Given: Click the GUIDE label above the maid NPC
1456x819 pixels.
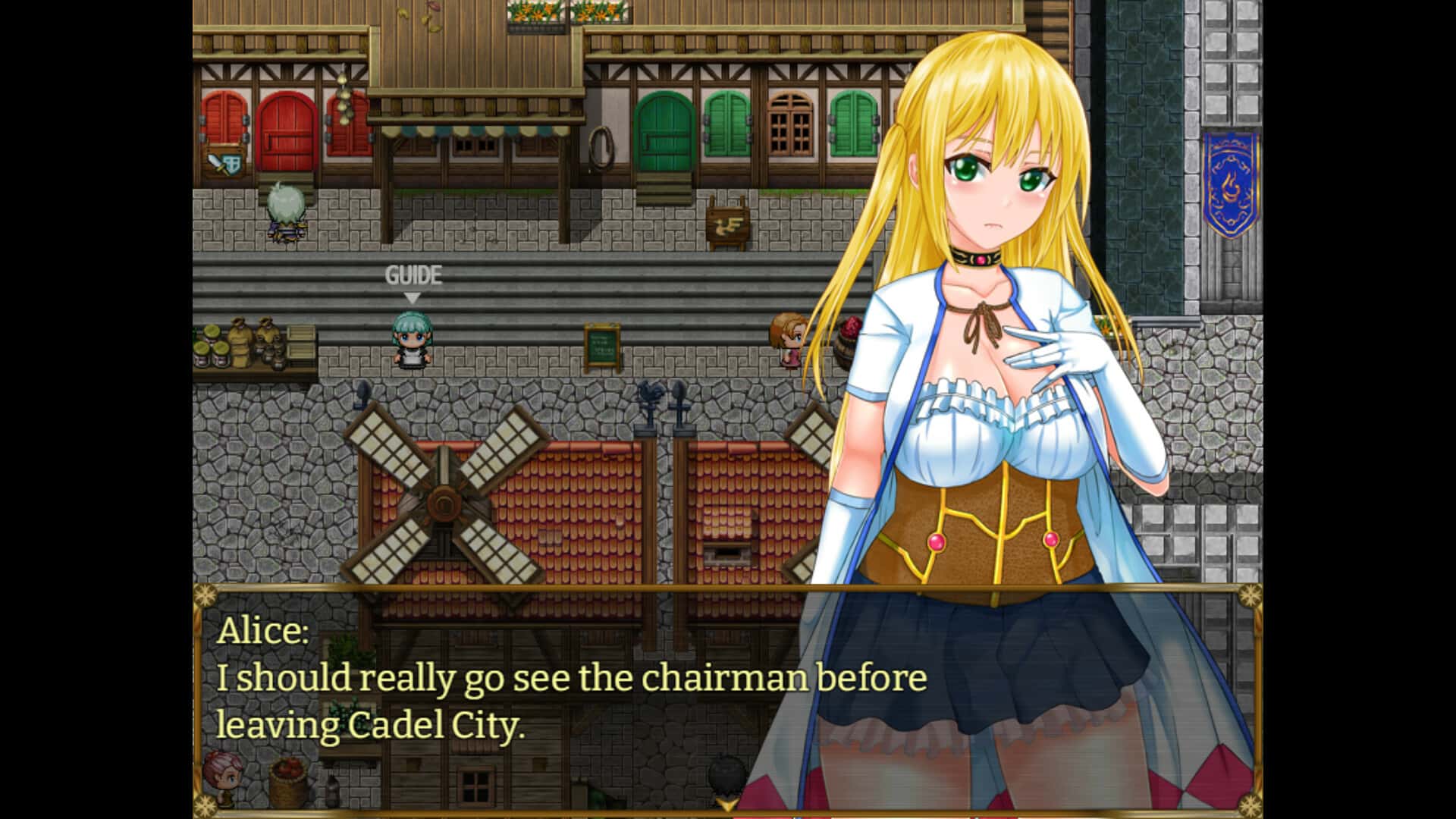Looking at the screenshot, I should tap(413, 275).
